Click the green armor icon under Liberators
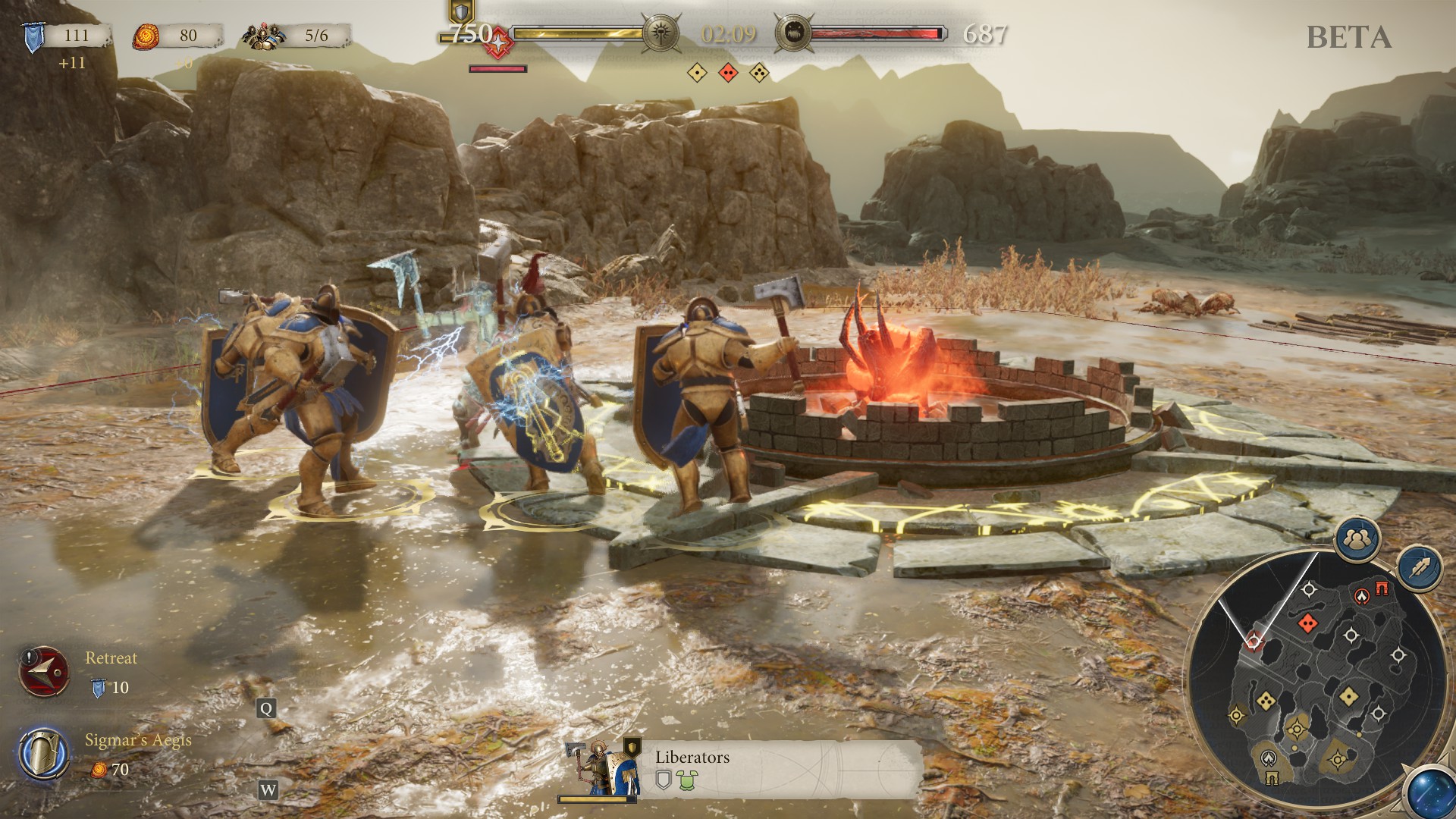 point(686,780)
